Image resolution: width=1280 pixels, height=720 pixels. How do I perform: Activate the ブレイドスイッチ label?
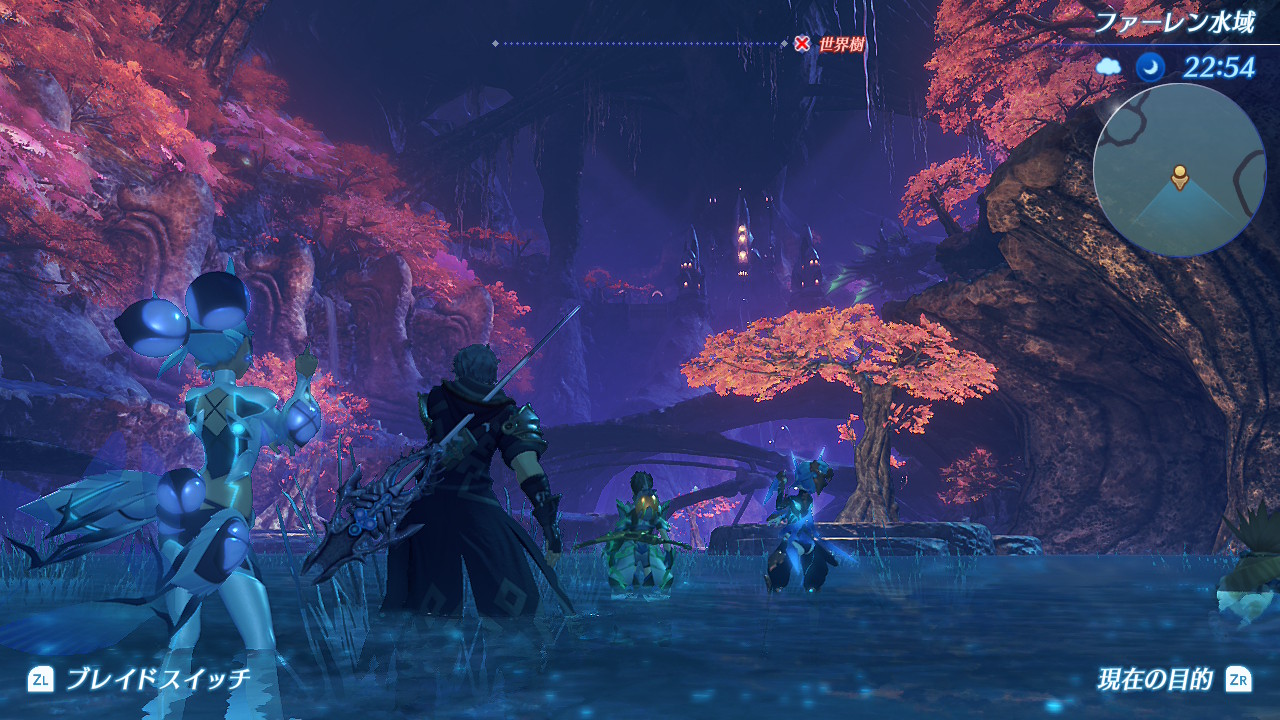pos(158,680)
